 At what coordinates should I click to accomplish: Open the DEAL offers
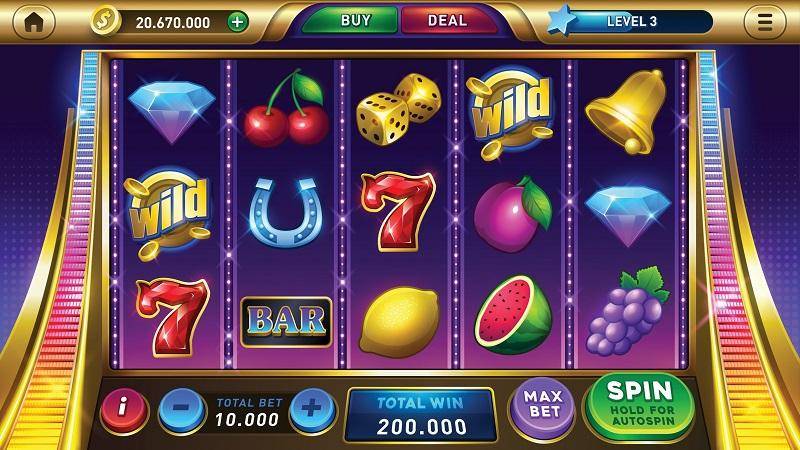pos(447,20)
